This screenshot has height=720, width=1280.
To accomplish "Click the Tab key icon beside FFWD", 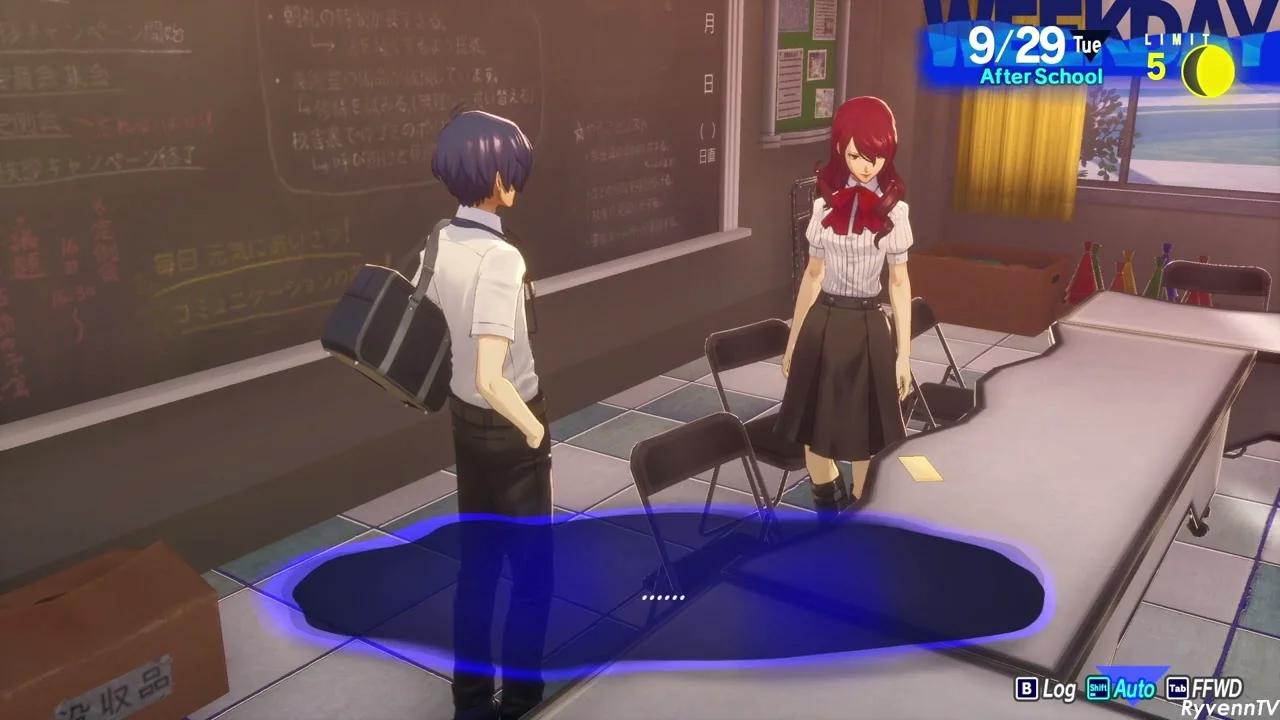I will tap(1176, 689).
